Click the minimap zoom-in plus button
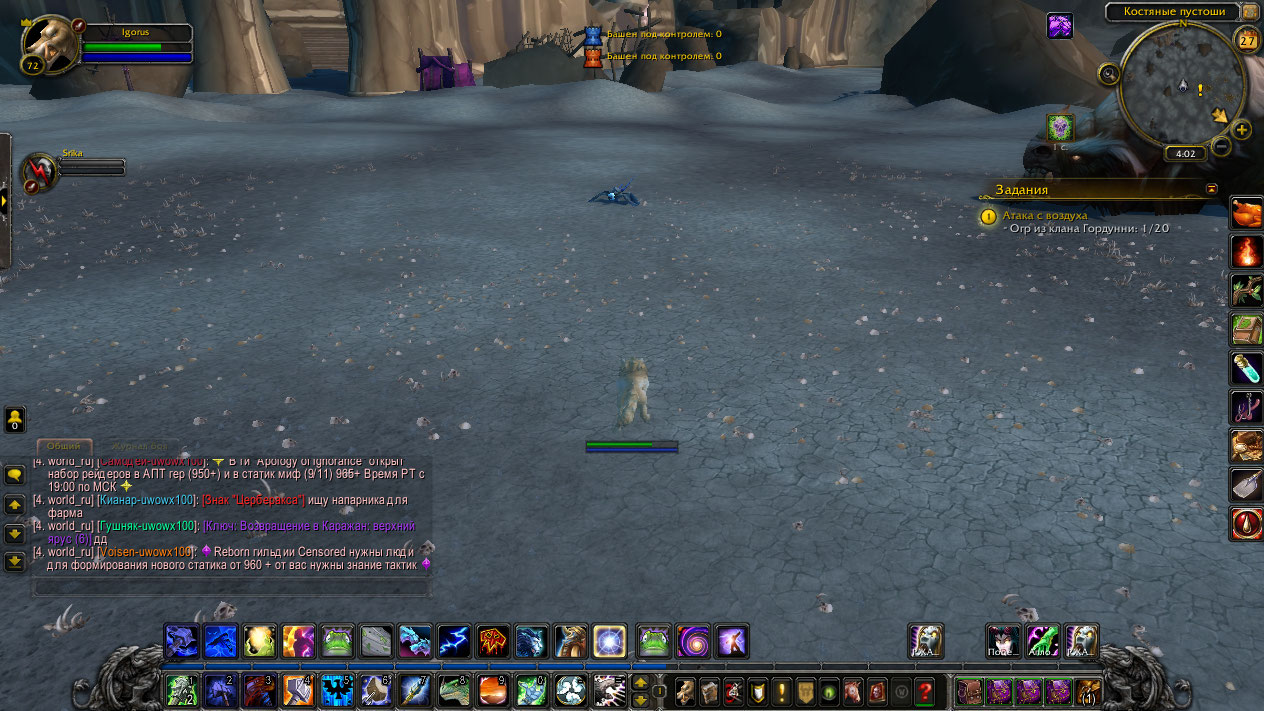The width and height of the screenshot is (1264, 711). [x=1242, y=130]
